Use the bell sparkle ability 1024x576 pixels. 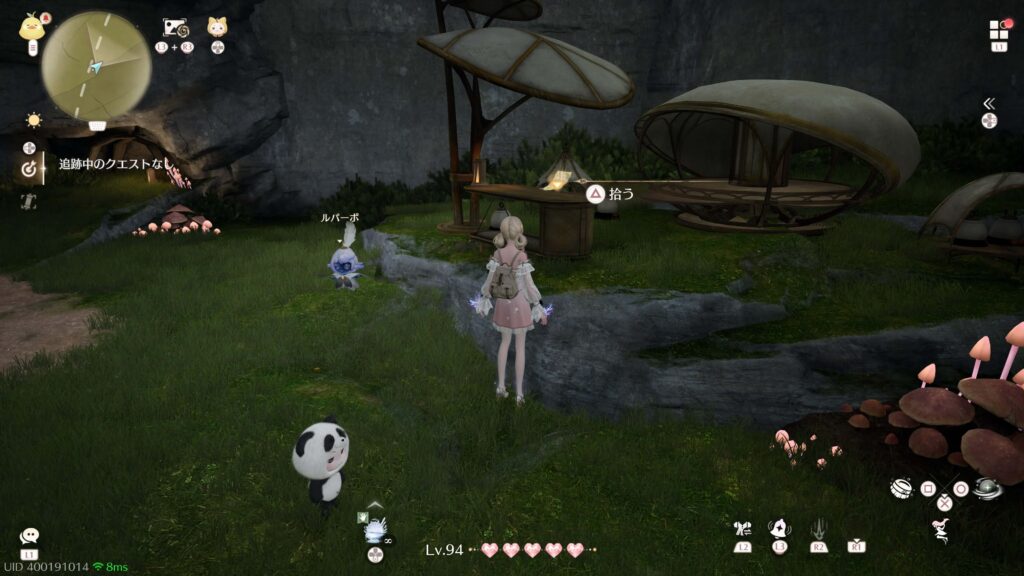[x=779, y=528]
